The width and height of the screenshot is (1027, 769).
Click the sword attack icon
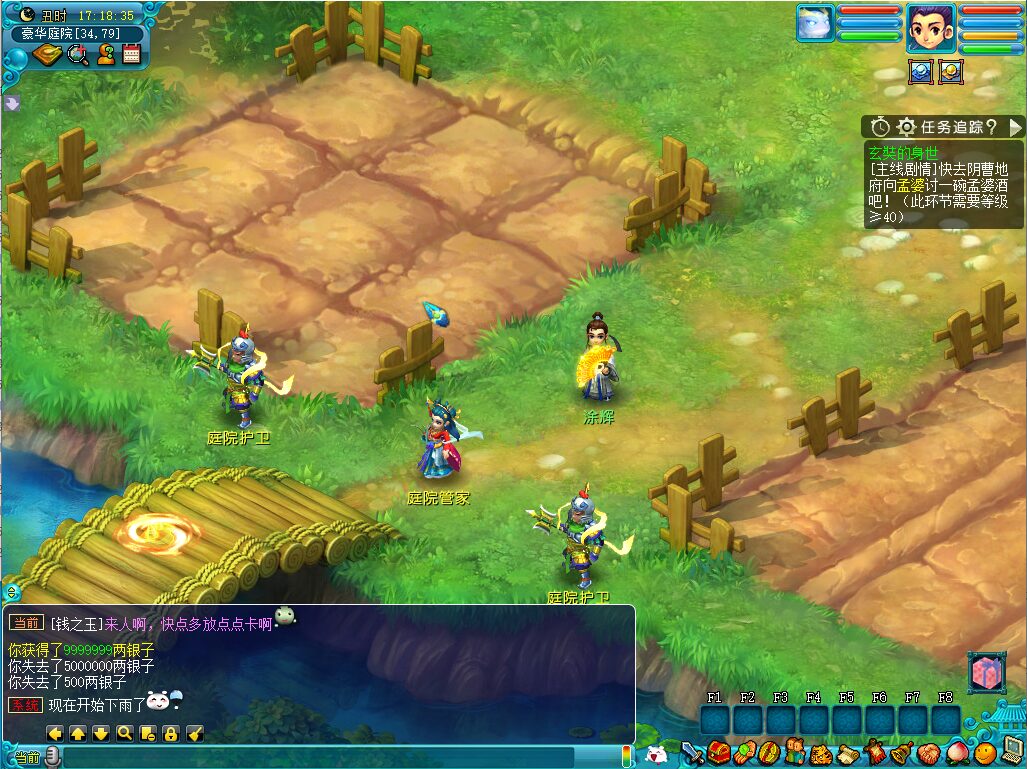click(692, 752)
